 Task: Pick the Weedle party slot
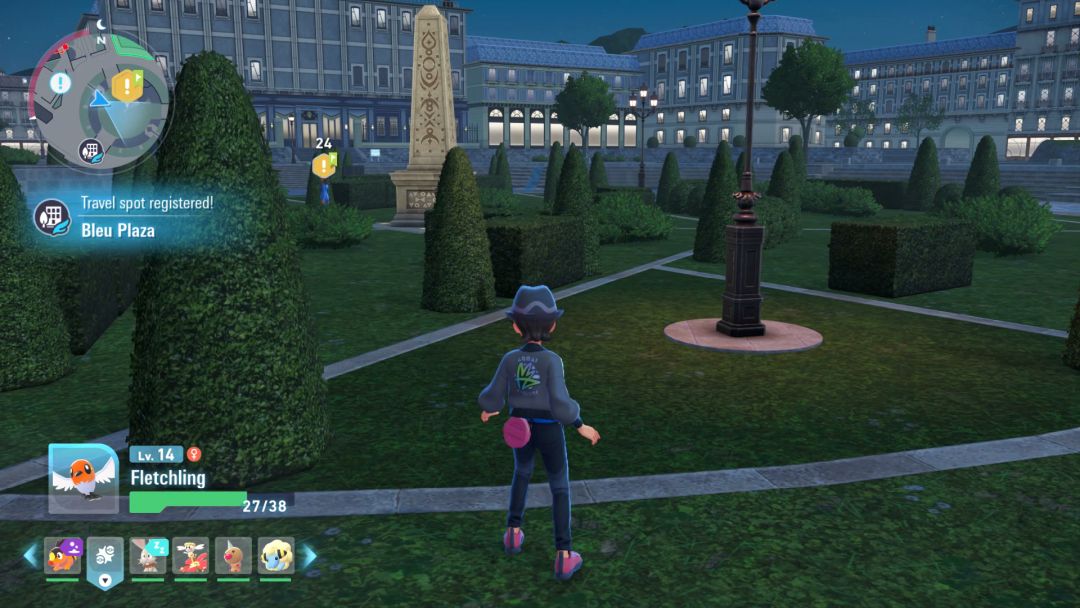(233, 556)
